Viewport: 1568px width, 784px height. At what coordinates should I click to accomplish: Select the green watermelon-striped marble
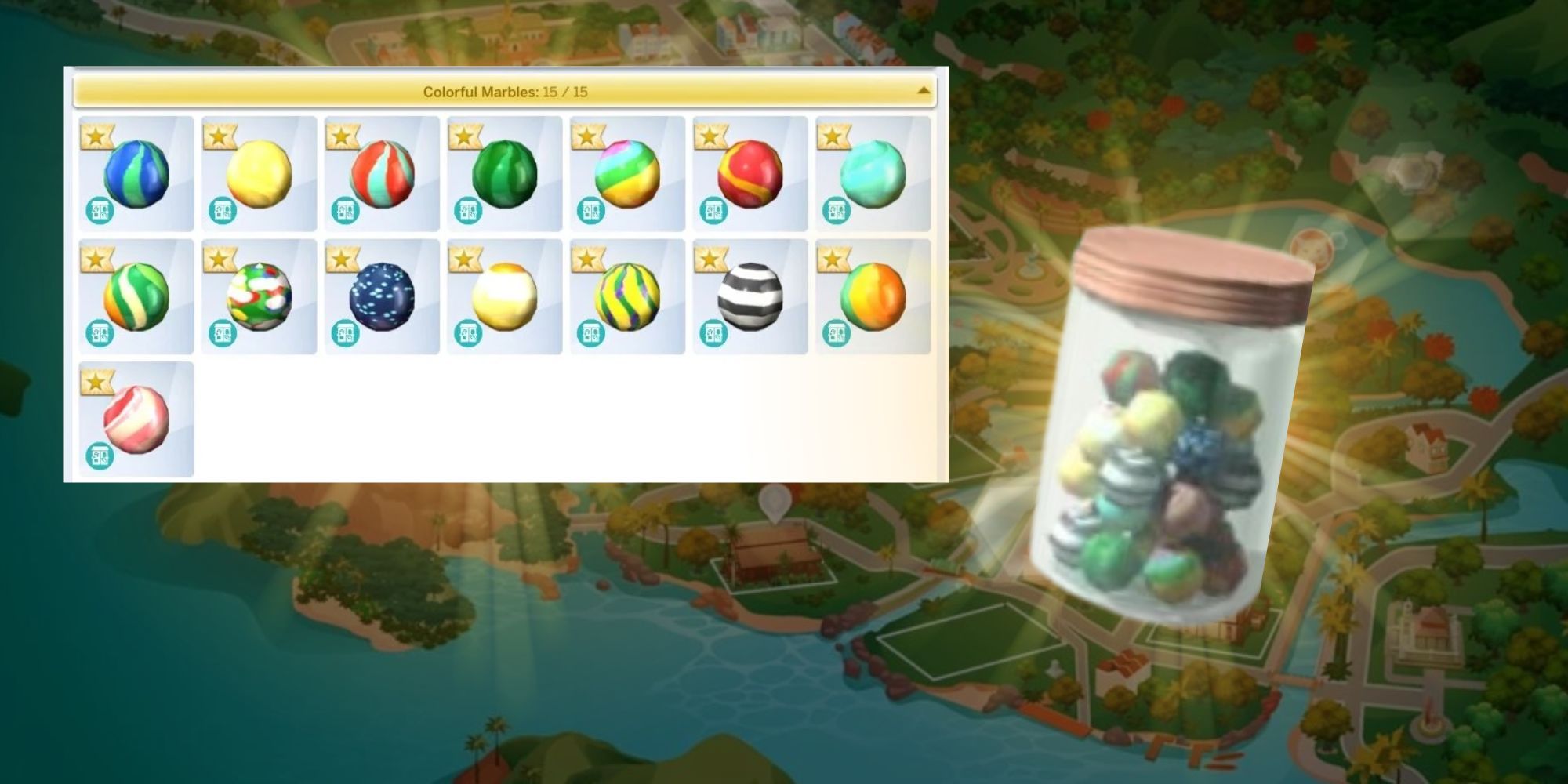click(503, 172)
